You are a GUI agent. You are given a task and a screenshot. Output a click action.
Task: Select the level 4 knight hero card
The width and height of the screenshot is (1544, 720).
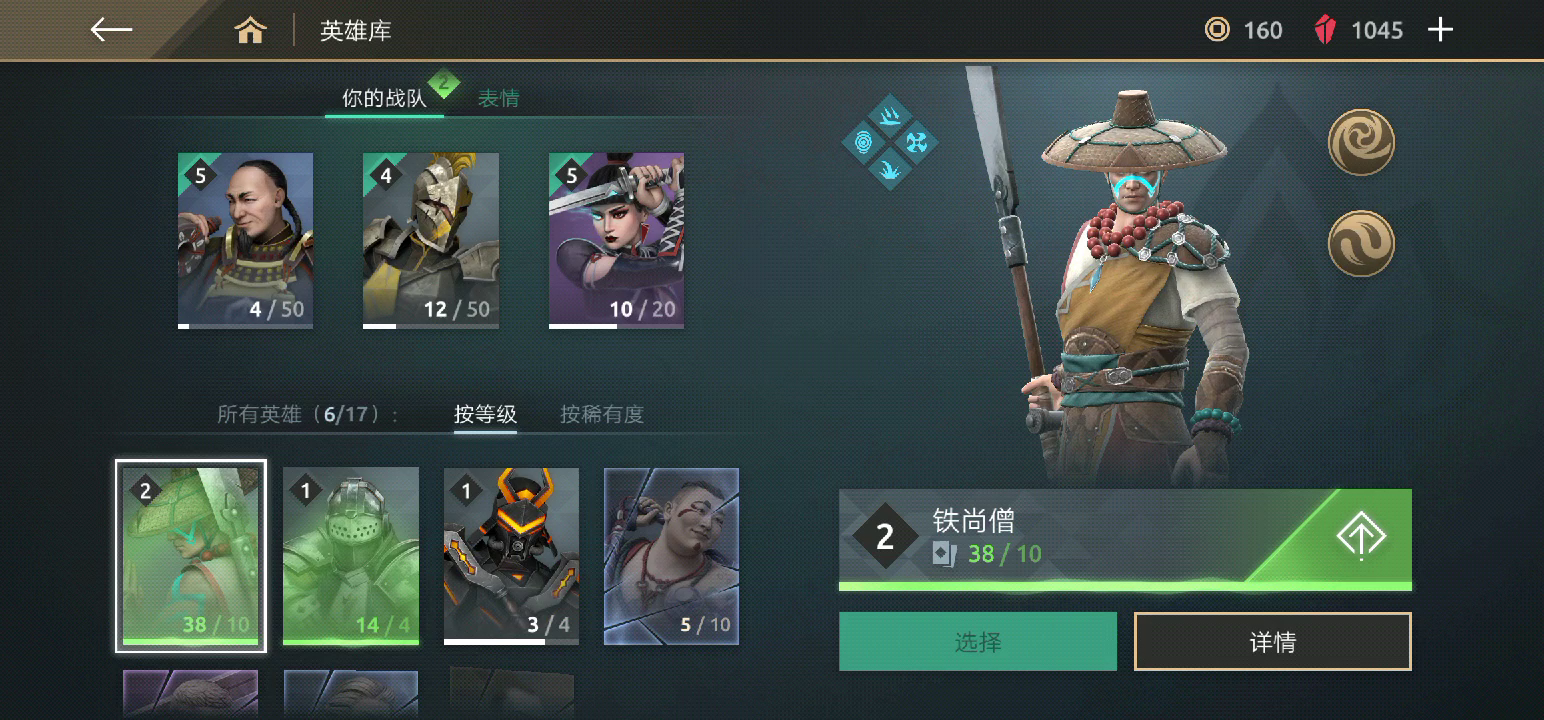430,240
